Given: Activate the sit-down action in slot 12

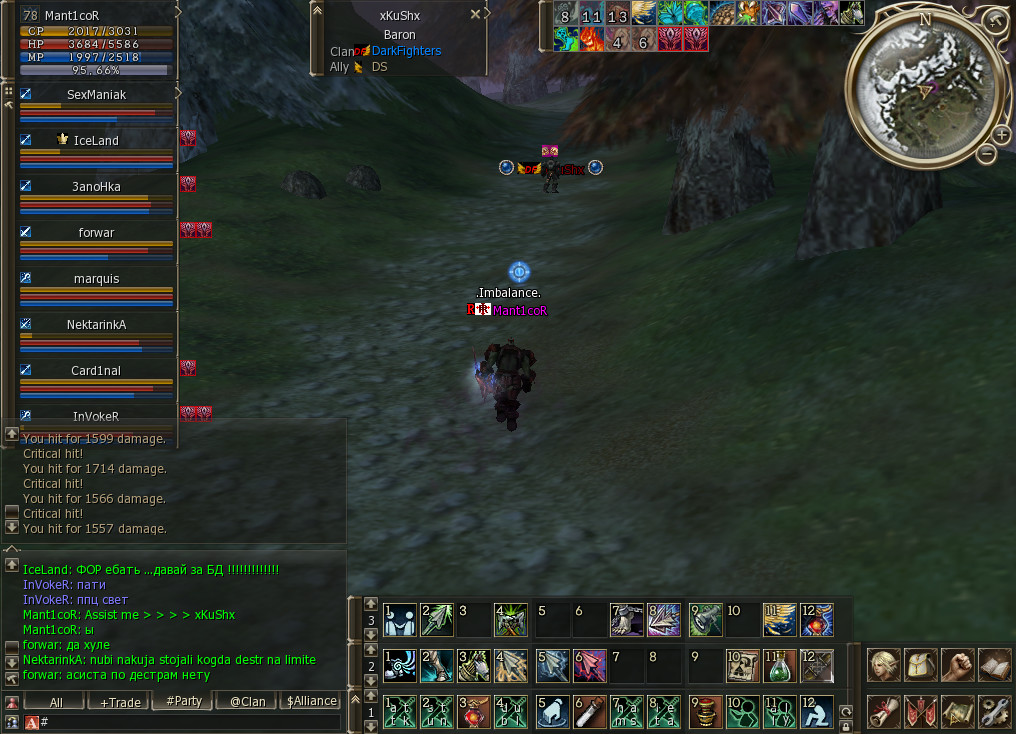Looking at the screenshot, I should point(817,710).
